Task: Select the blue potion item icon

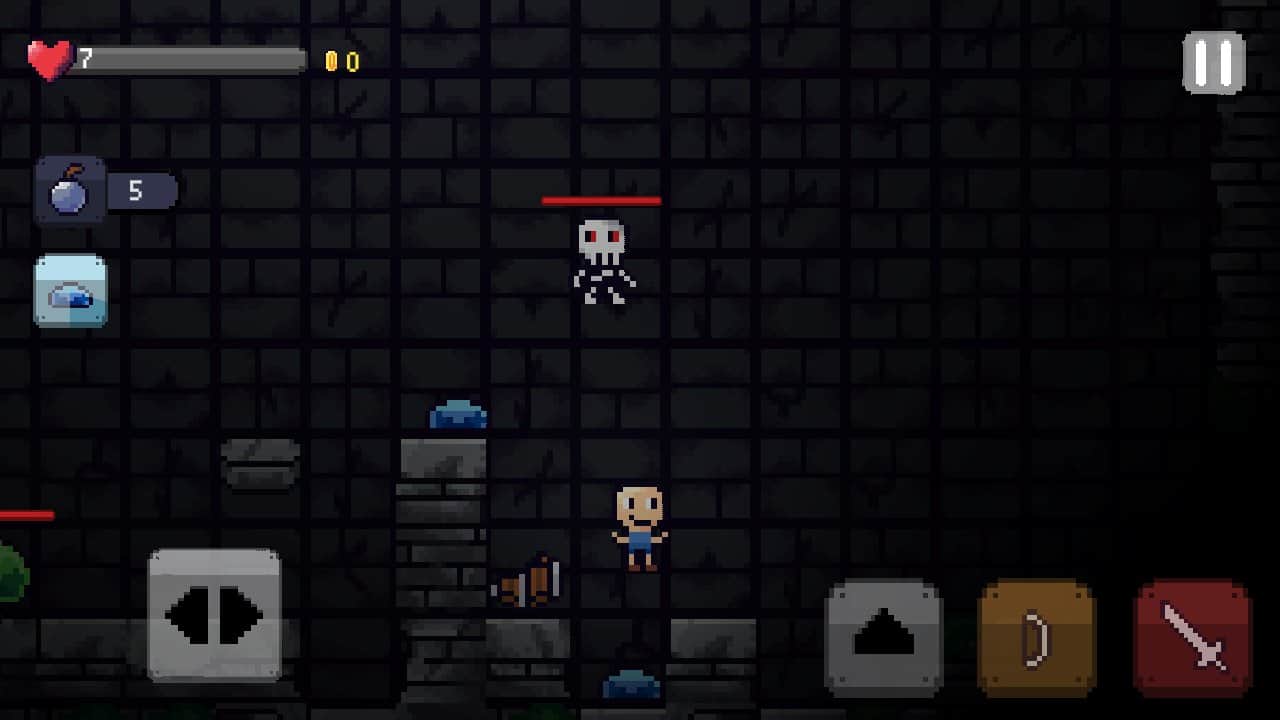Action: click(70, 292)
